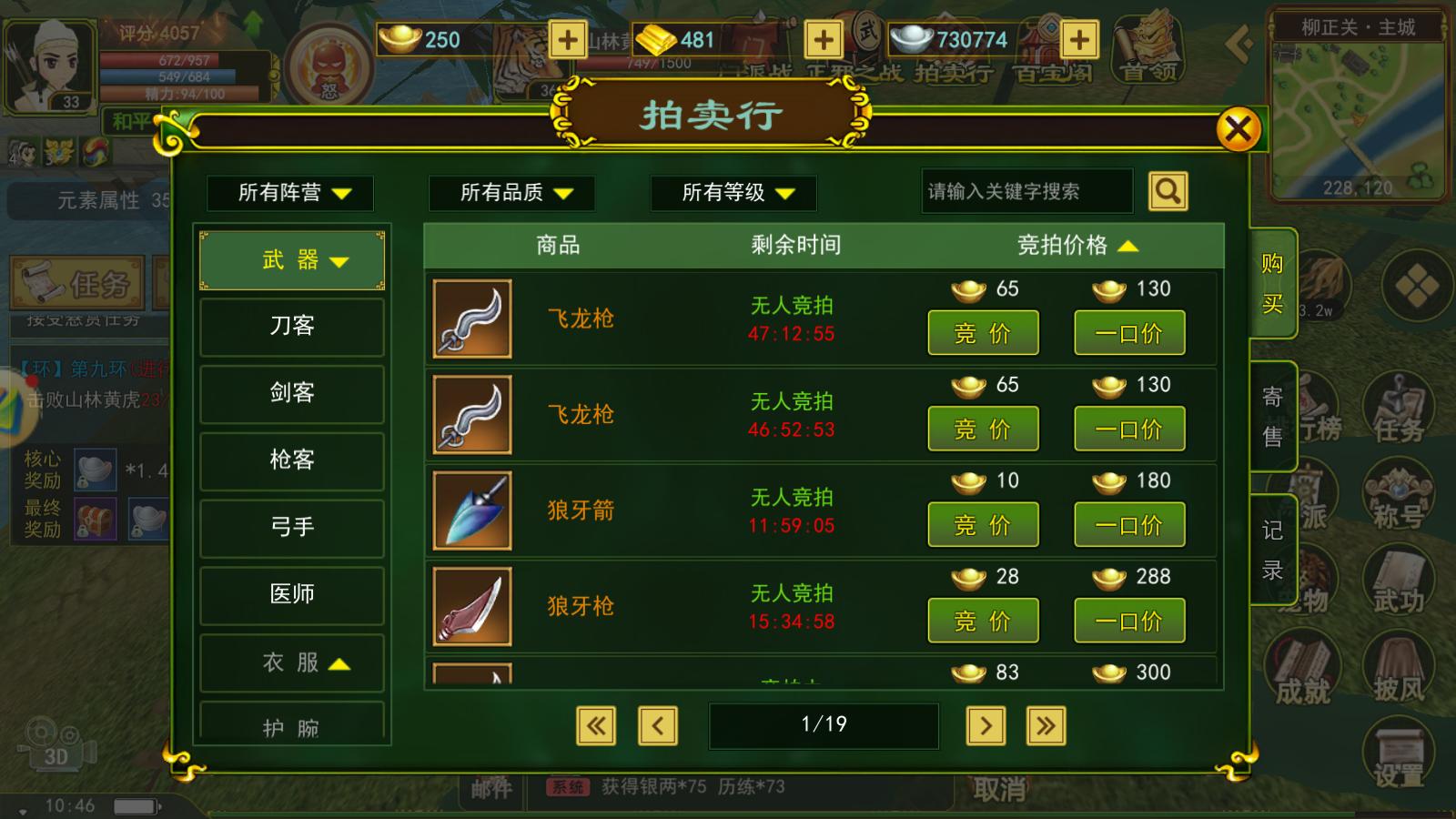Open the 所有品质 quality dropdown
The width and height of the screenshot is (1456, 819).
(511, 193)
